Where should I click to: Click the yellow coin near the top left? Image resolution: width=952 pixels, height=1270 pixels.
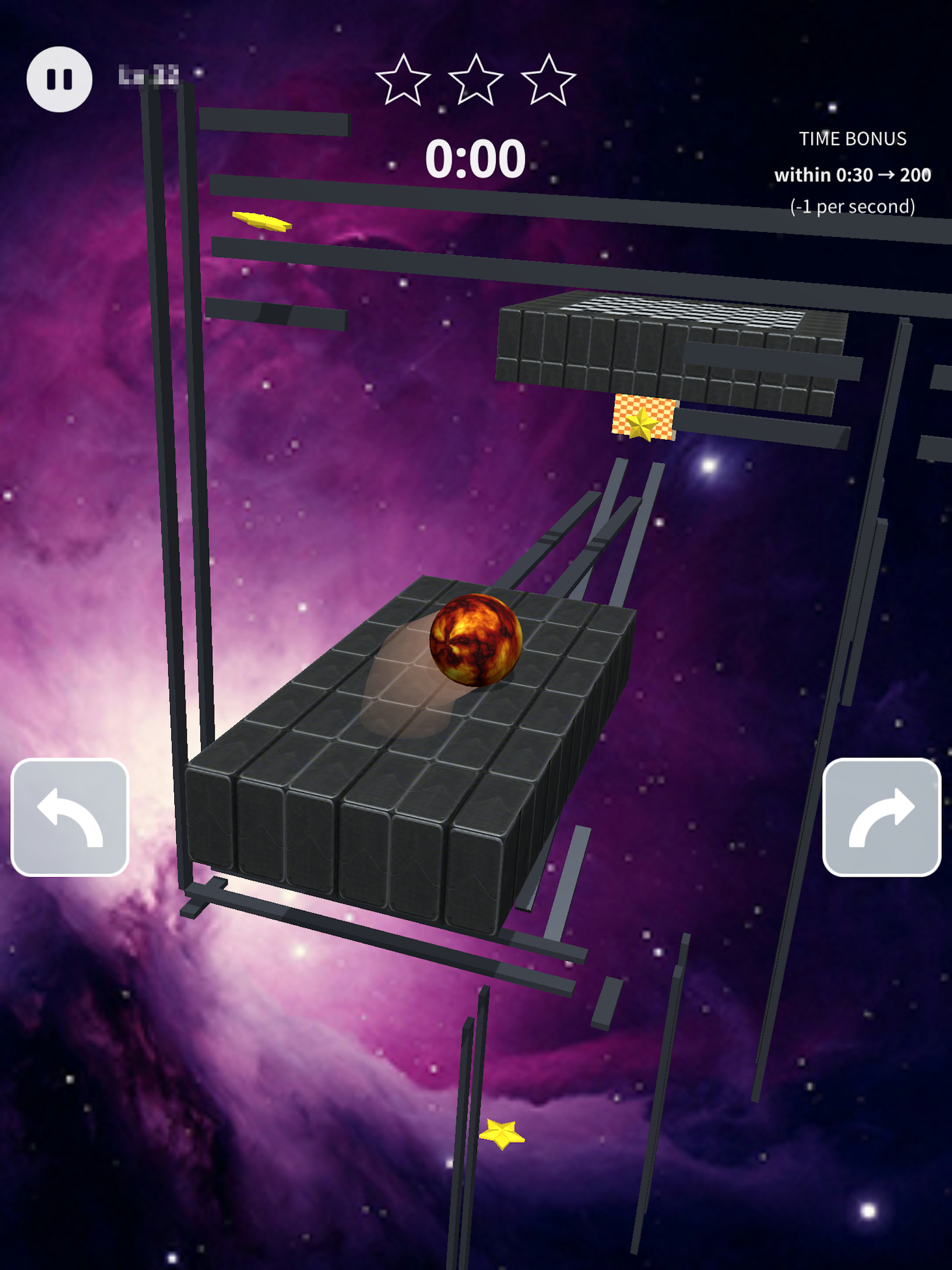261,221
